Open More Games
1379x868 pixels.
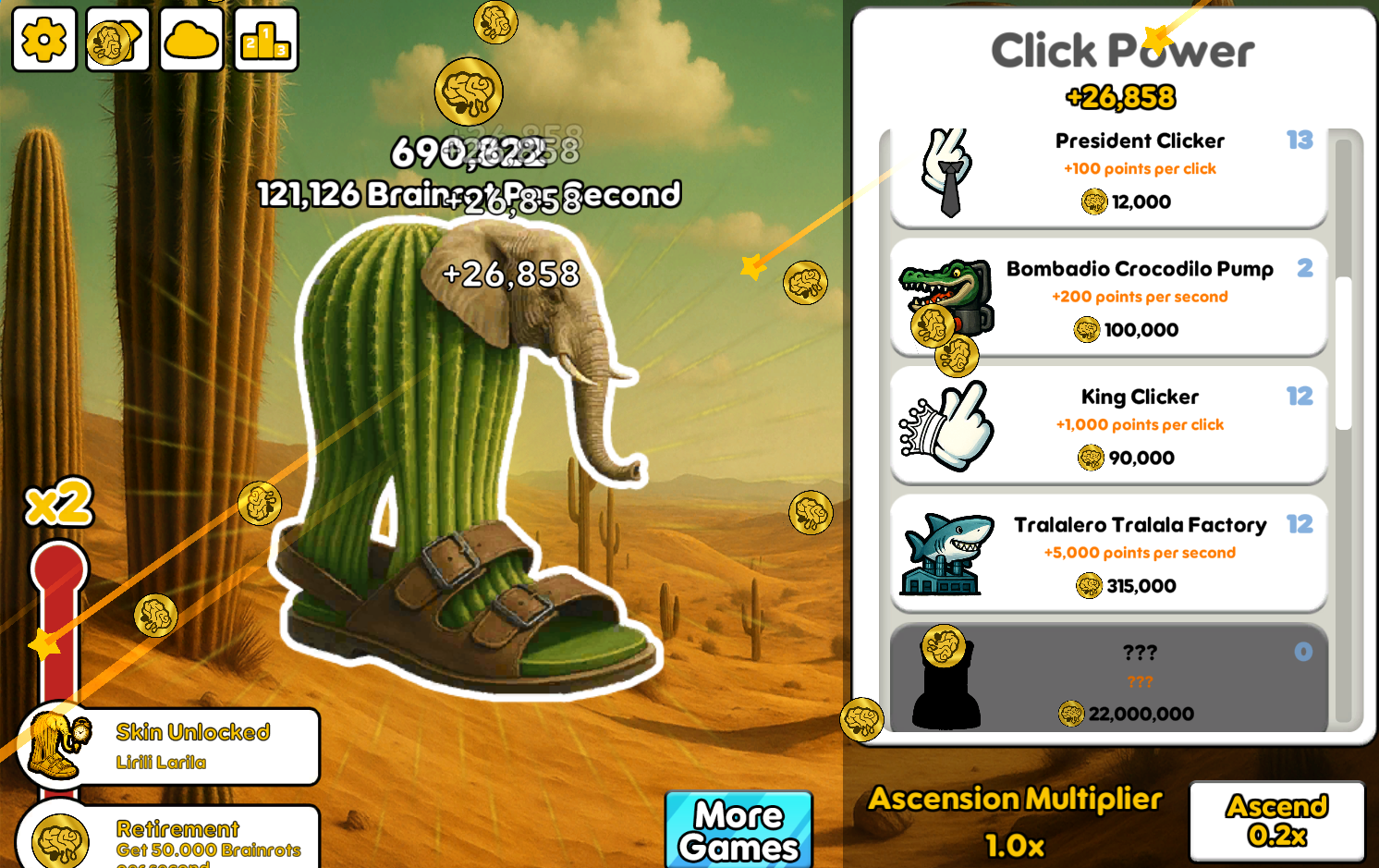pyautogui.click(x=738, y=829)
